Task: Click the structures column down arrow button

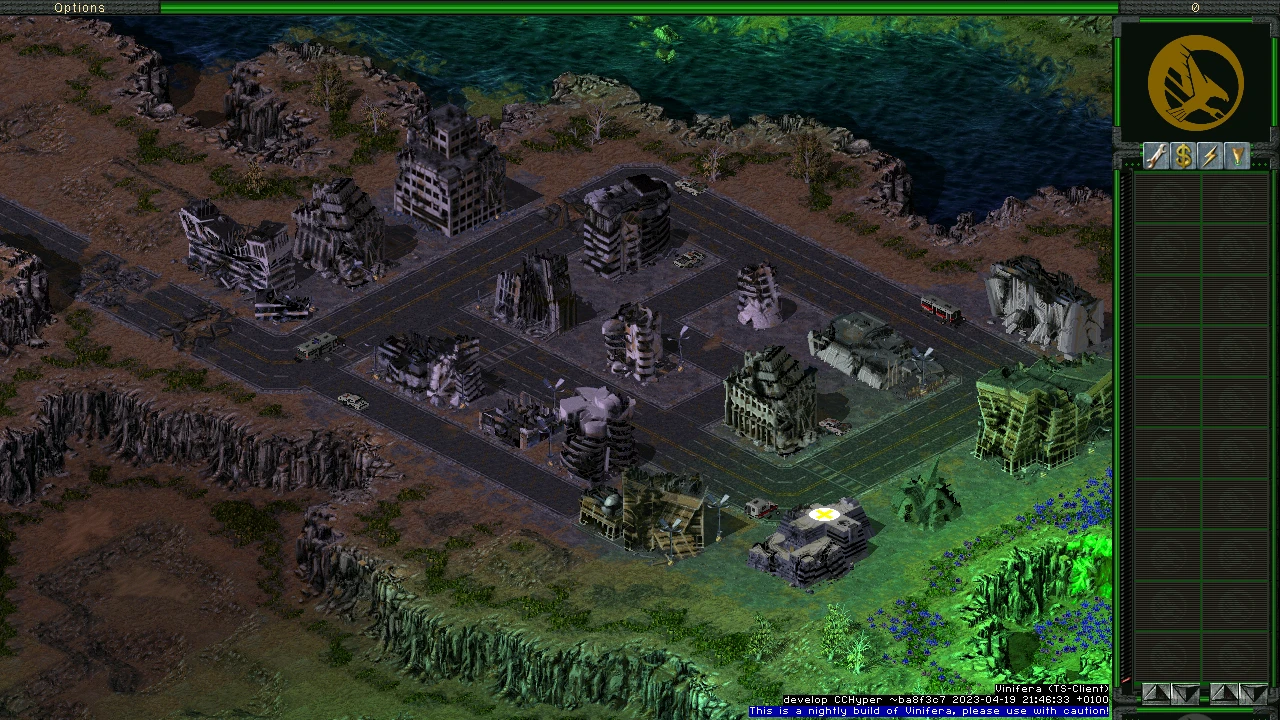Action: tap(1184, 692)
